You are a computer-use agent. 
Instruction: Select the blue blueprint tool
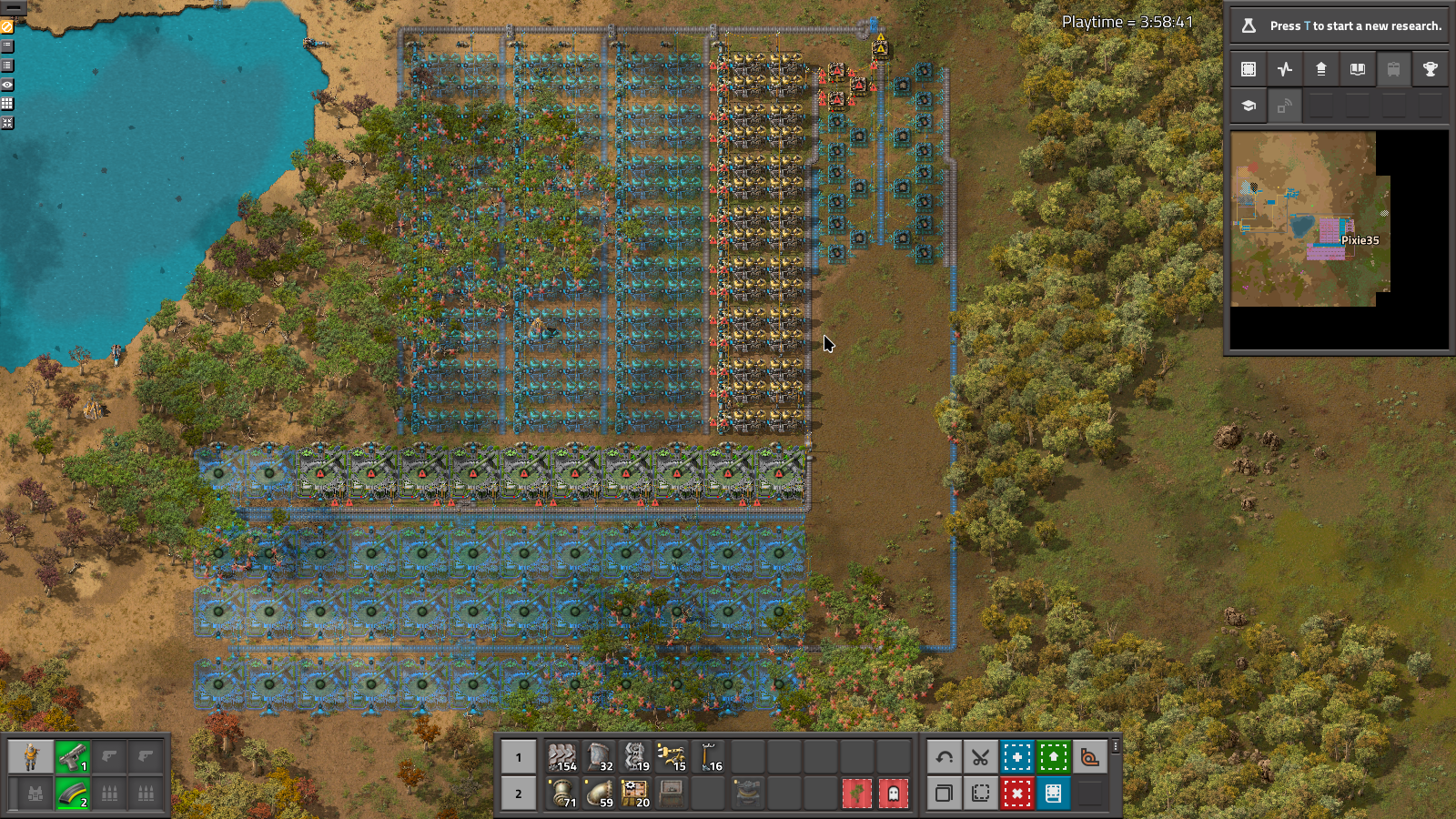[x=1016, y=757]
